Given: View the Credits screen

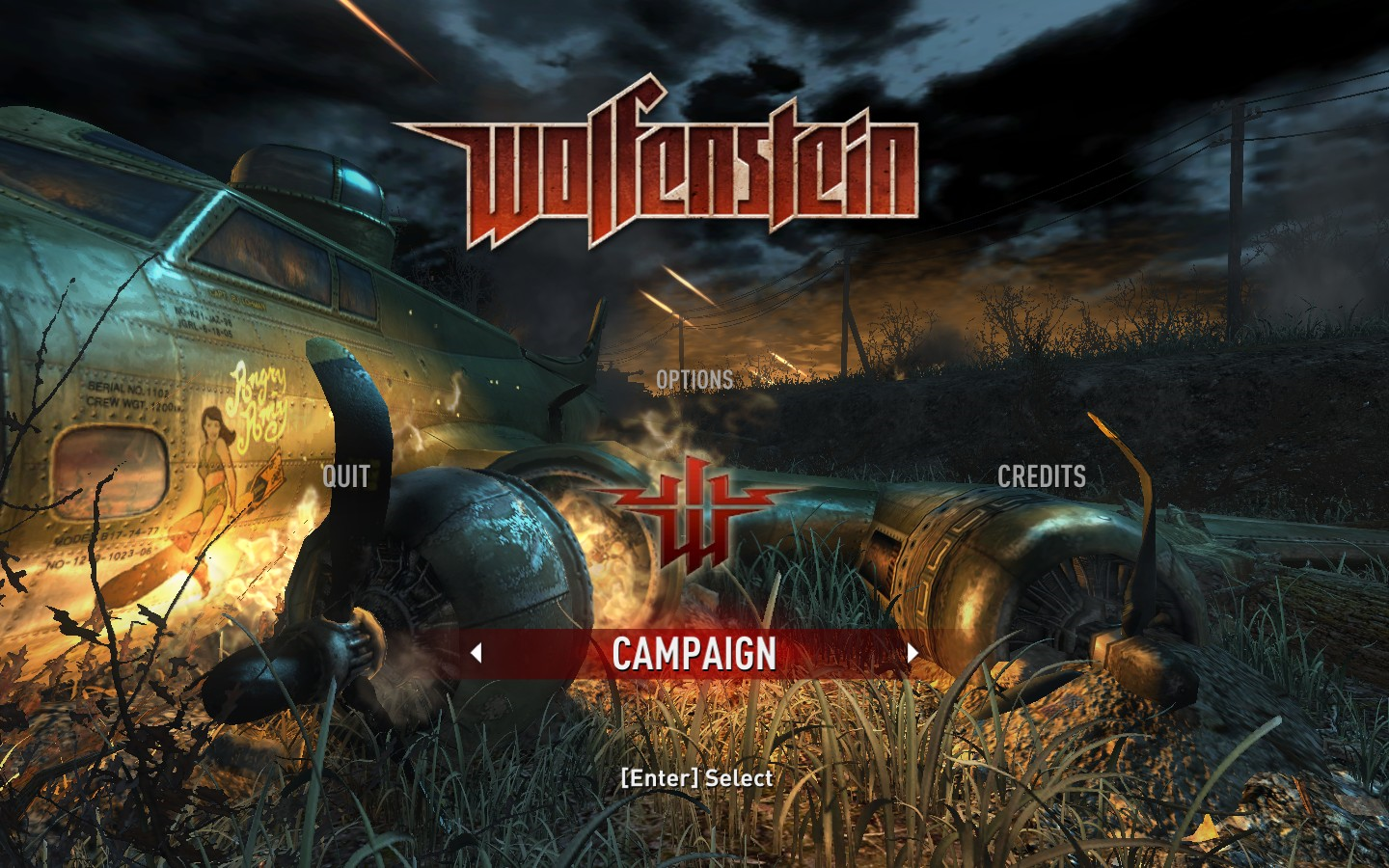Looking at the screenshot, I should (x=1041, y=476).
